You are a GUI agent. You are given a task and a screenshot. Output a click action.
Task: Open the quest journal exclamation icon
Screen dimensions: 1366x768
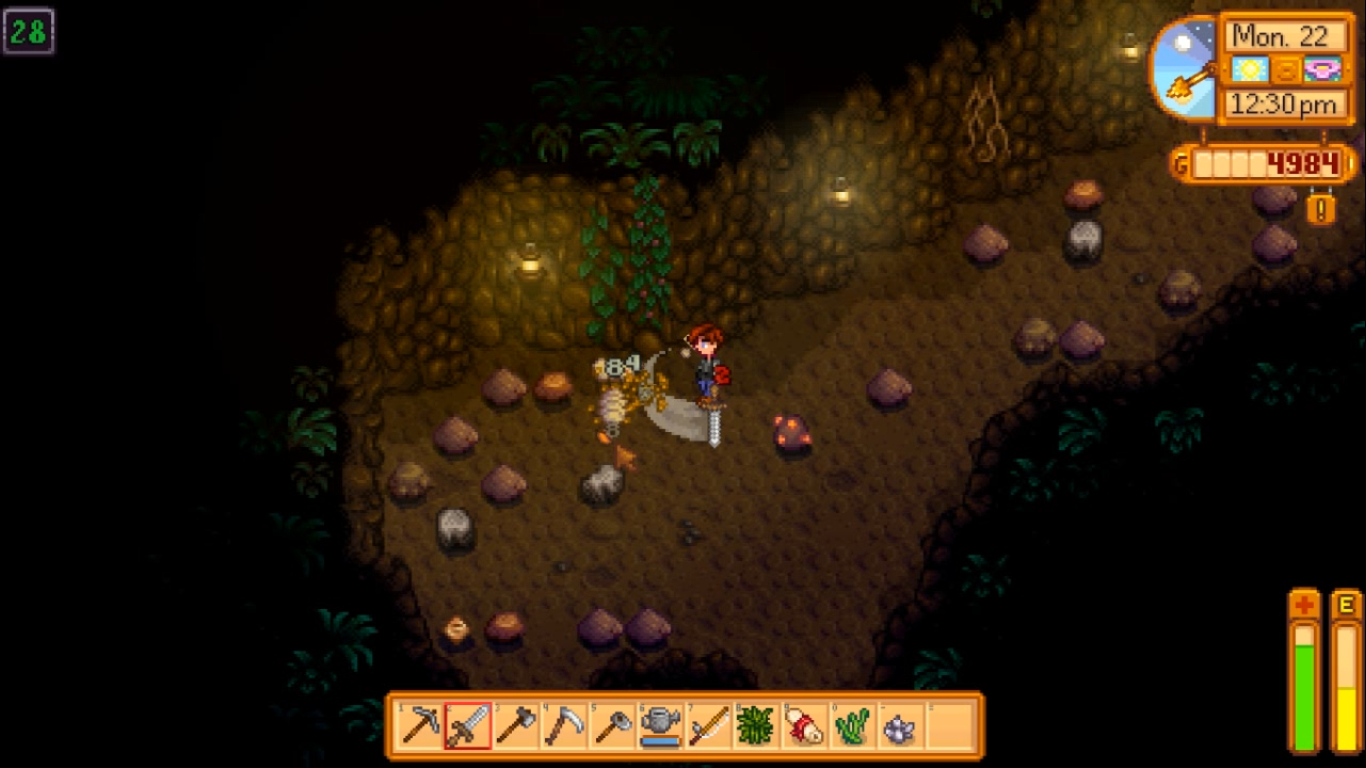[x=1321, y=209]
